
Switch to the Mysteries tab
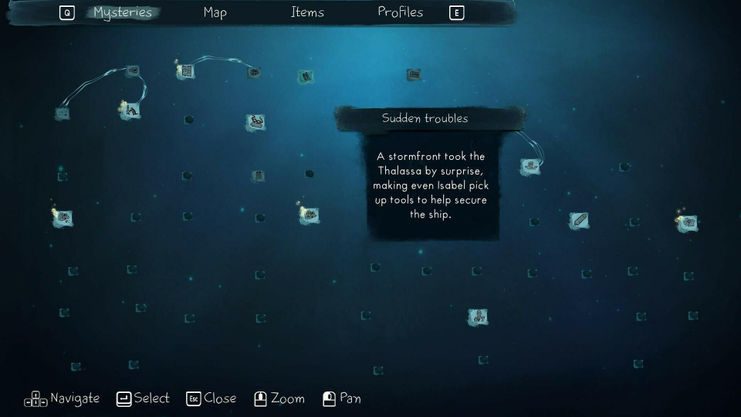122,13
